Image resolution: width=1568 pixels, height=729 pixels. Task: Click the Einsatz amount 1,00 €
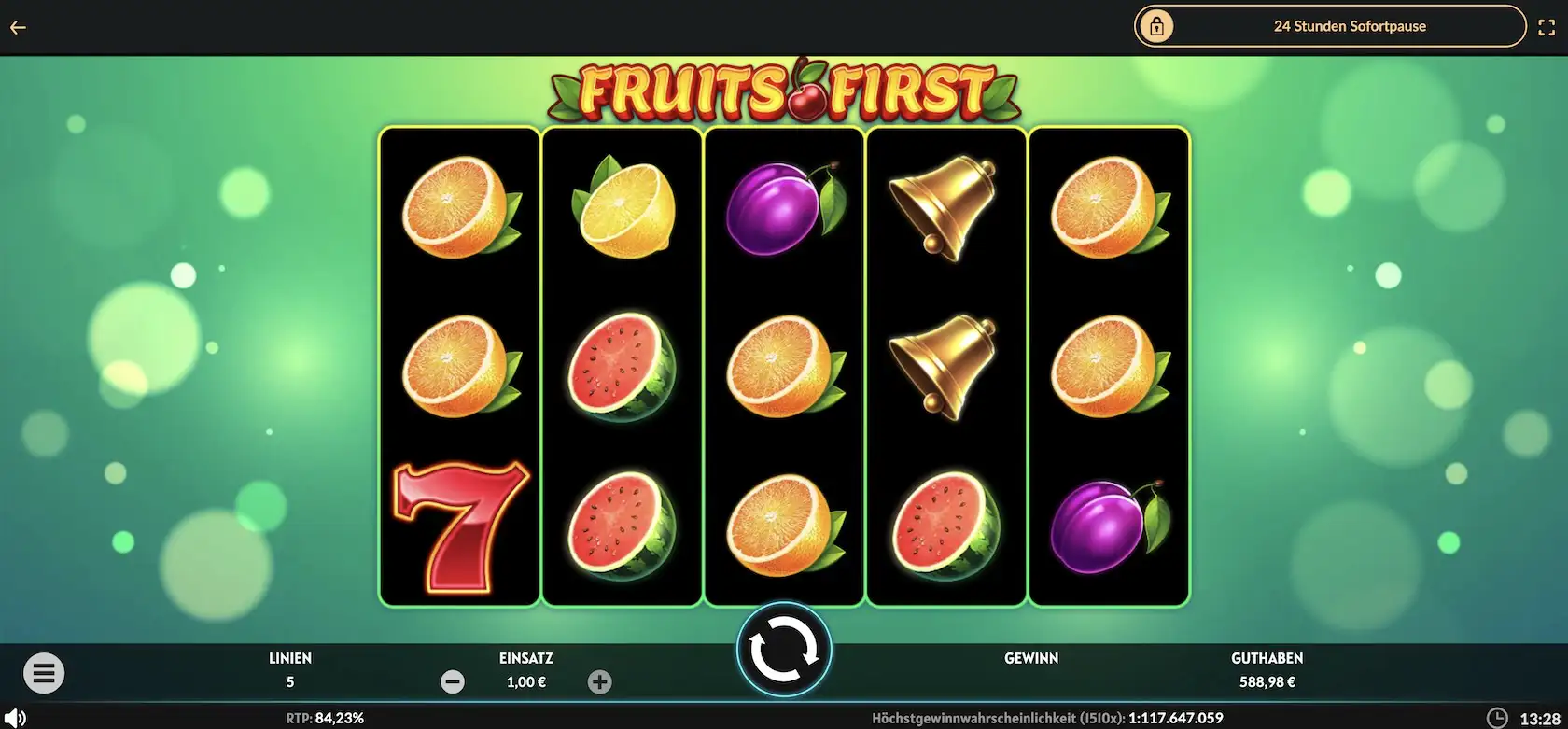point(525,681)
